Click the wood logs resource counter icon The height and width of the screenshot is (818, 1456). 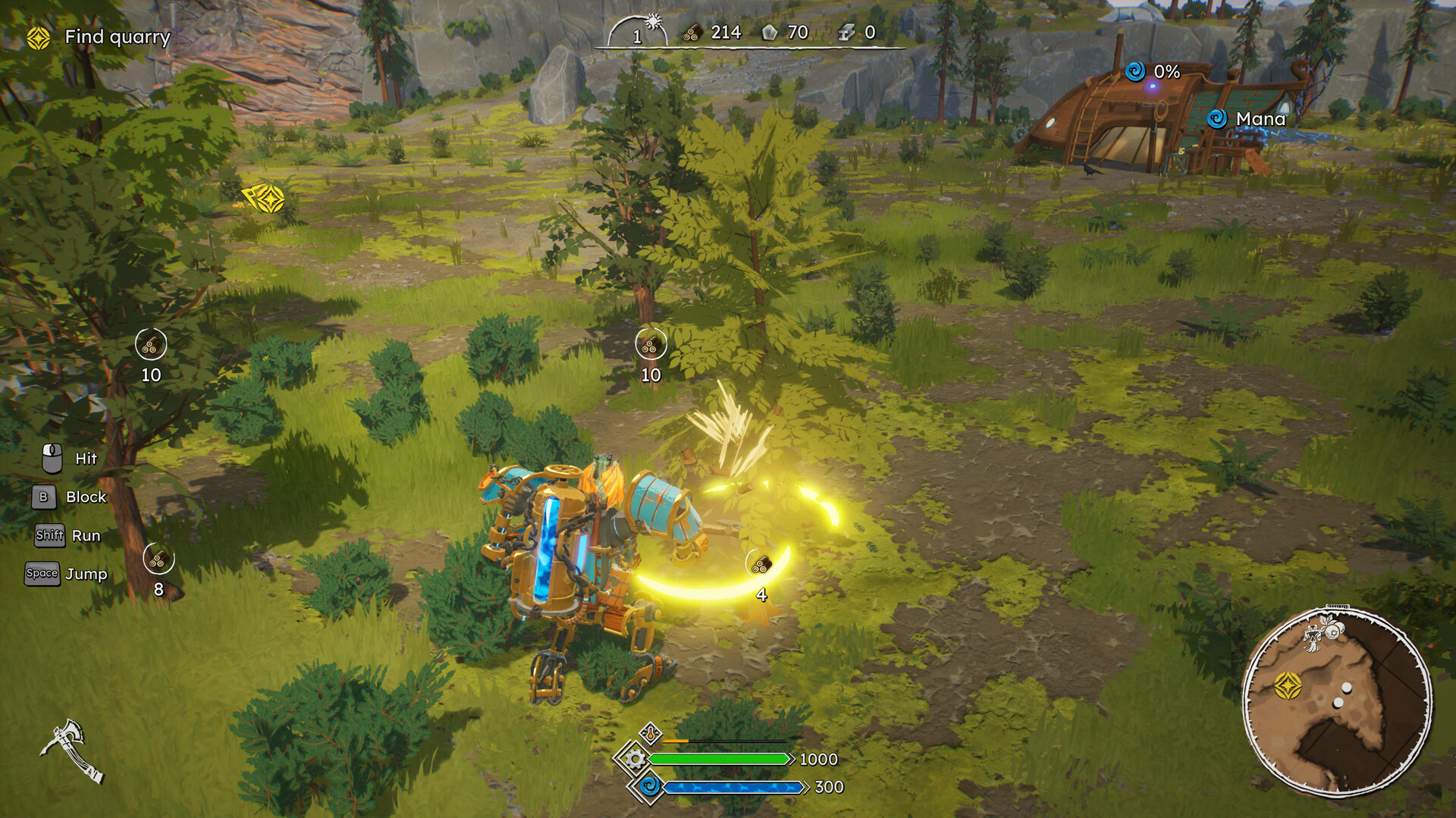tap(691, 33)
